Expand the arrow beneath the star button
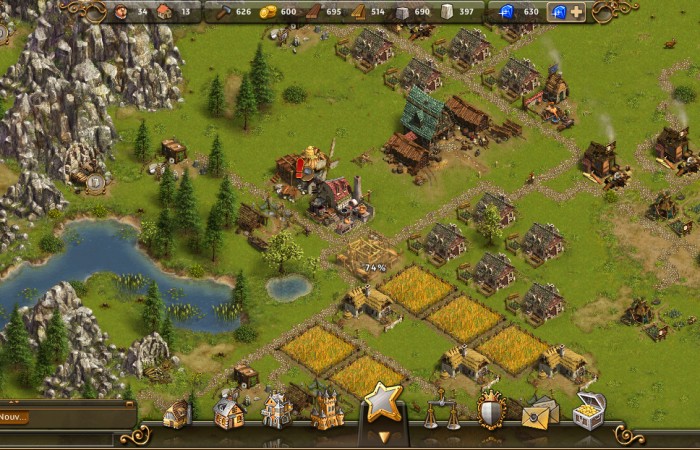This screenshot has height=450, width=700. point(382,436)
